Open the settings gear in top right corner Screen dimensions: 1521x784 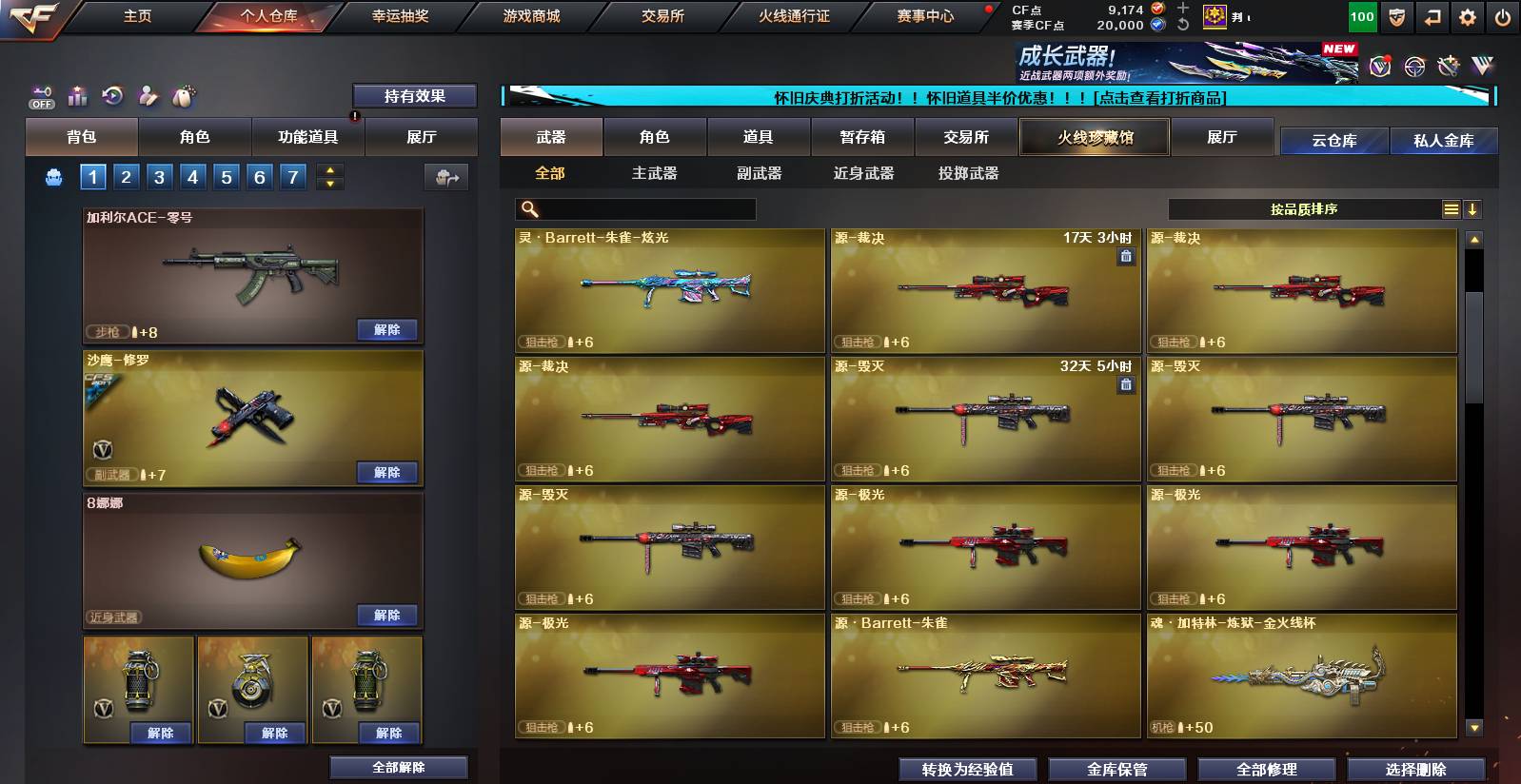point(1469,16)
